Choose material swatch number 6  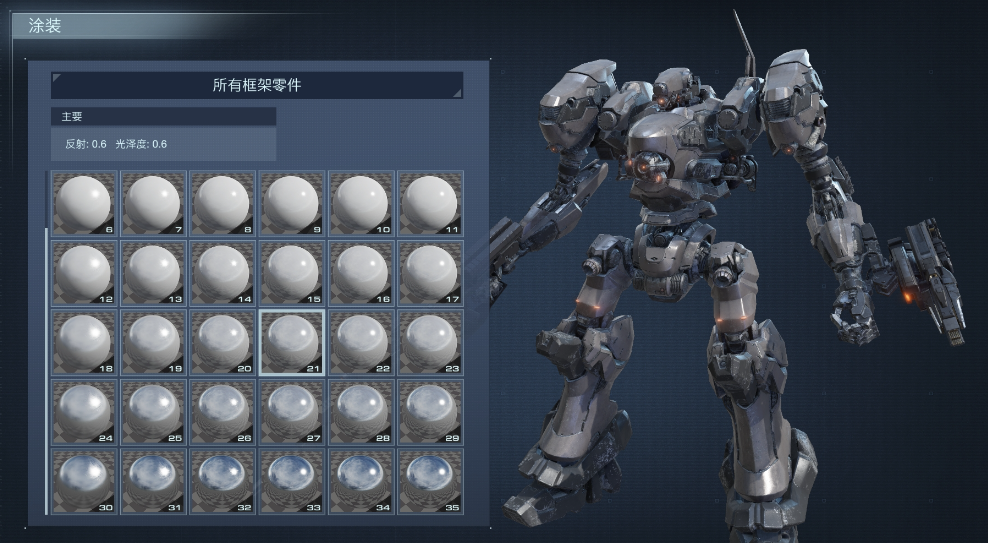(x=84, y=203)
